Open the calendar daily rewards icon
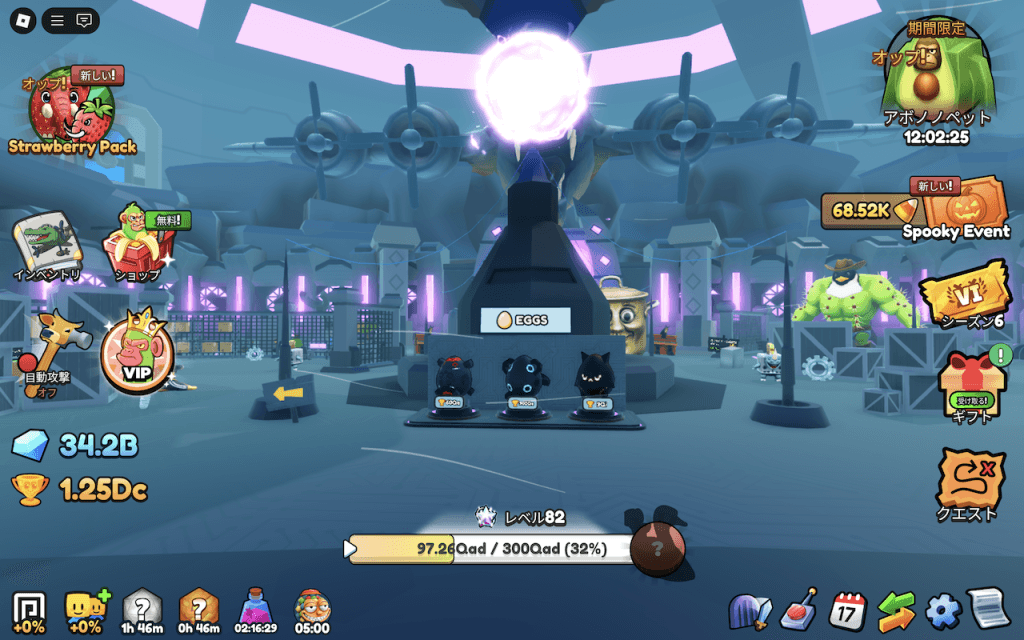 click(849, 609)
